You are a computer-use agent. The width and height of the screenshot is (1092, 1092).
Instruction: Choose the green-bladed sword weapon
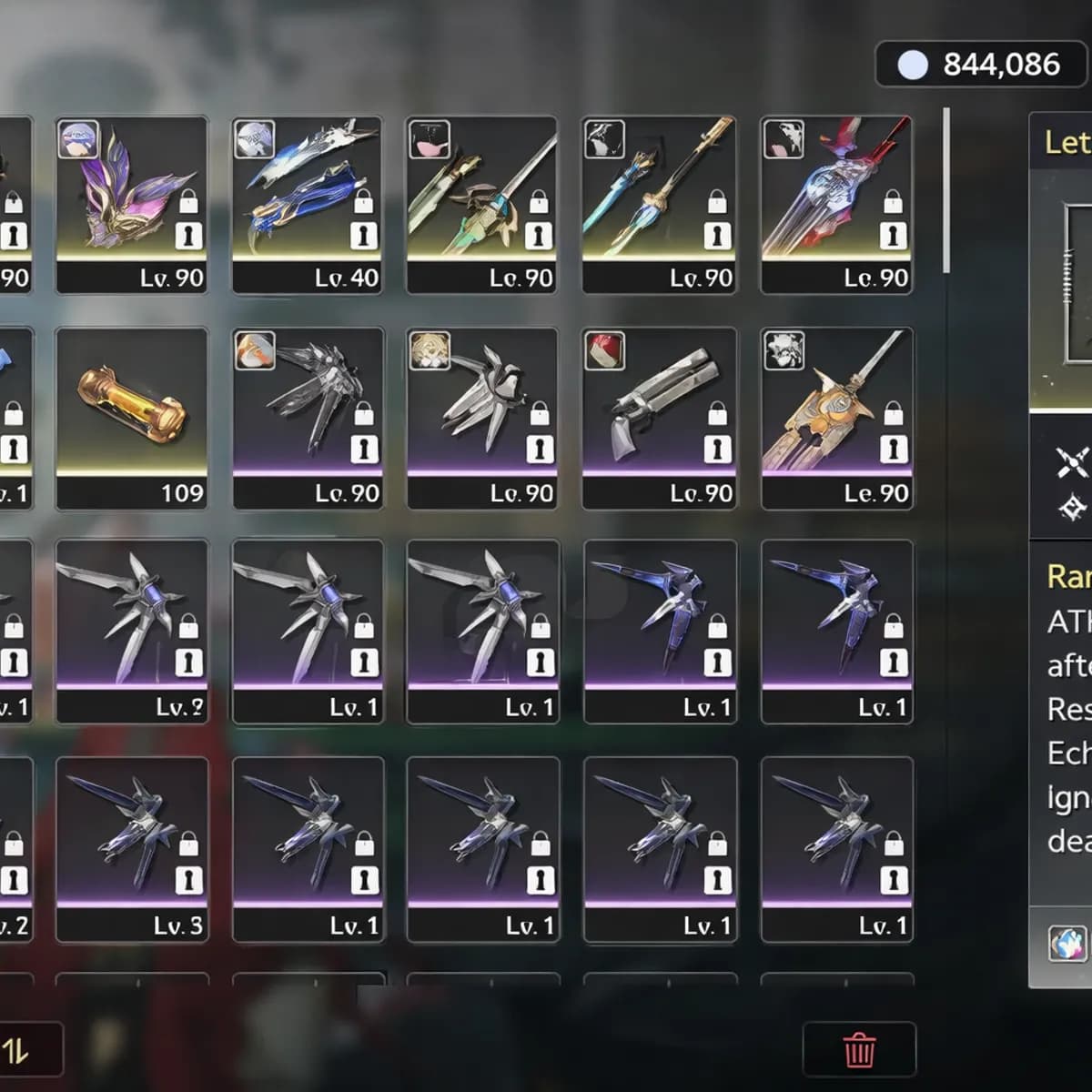[482, 205]
